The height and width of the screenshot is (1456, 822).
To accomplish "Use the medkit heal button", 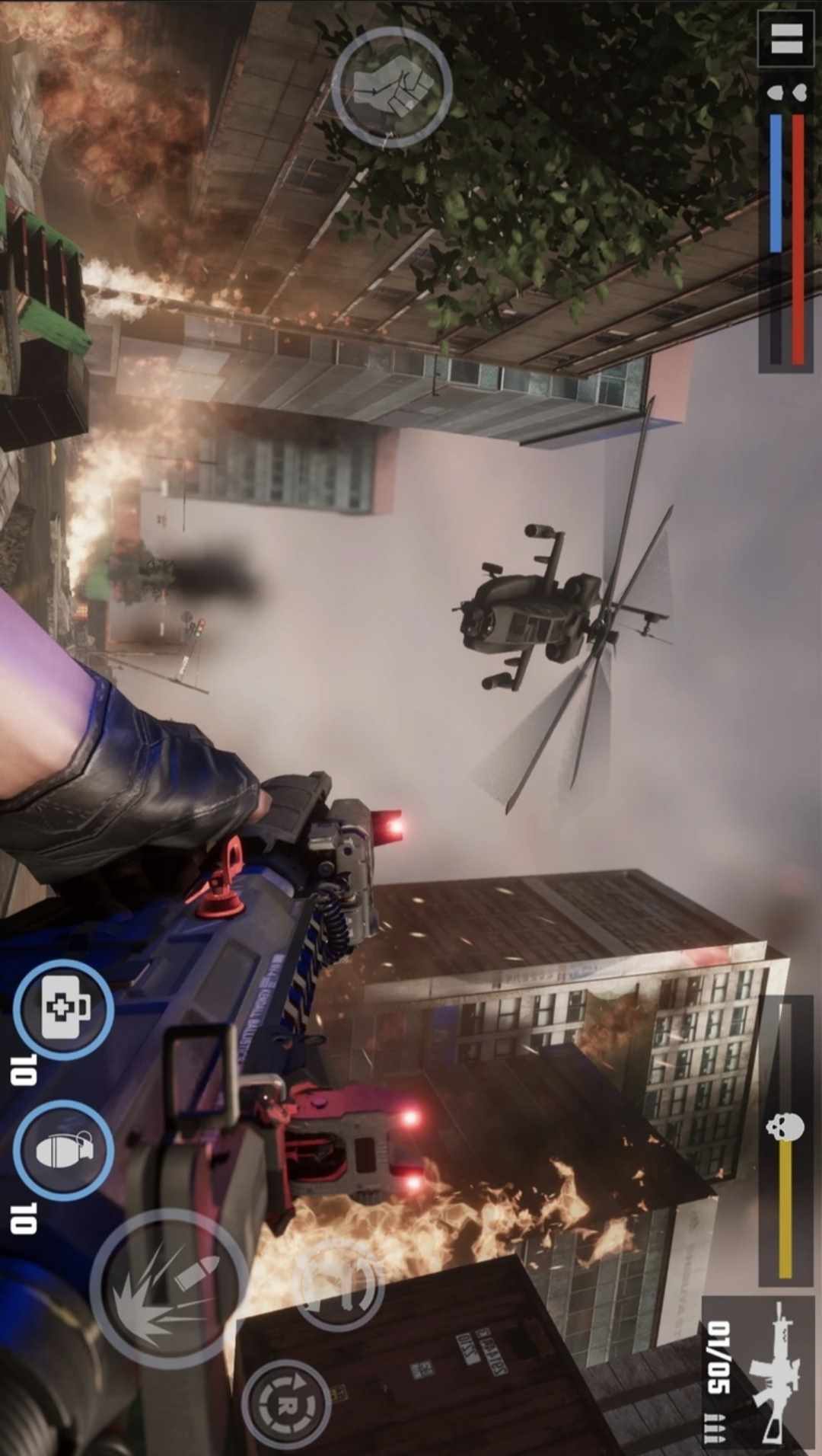I will [64, 1009].
